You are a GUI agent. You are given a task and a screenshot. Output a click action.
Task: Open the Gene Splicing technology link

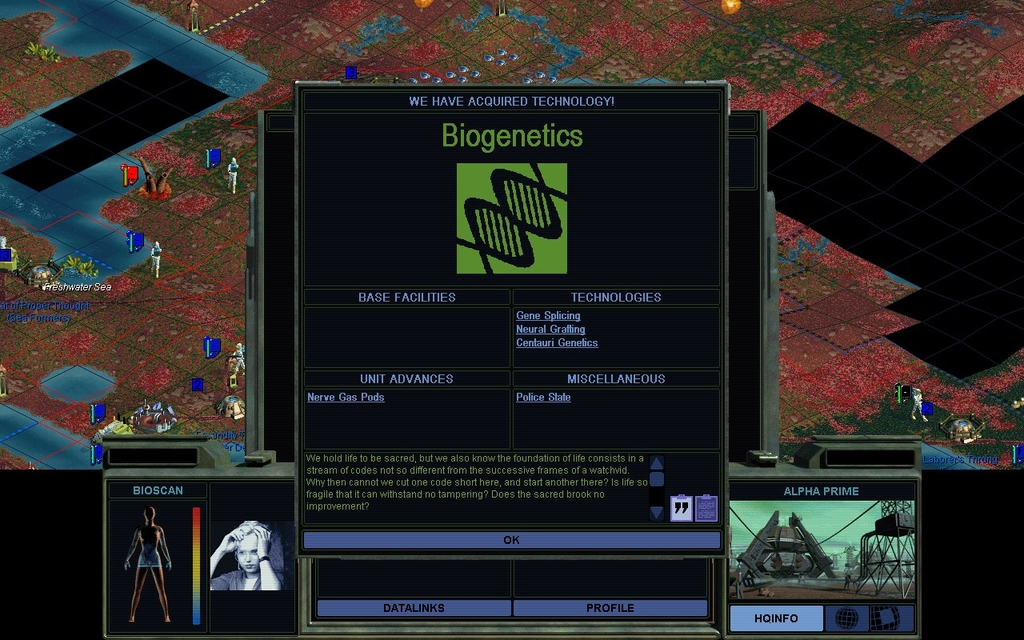point(548,316)
